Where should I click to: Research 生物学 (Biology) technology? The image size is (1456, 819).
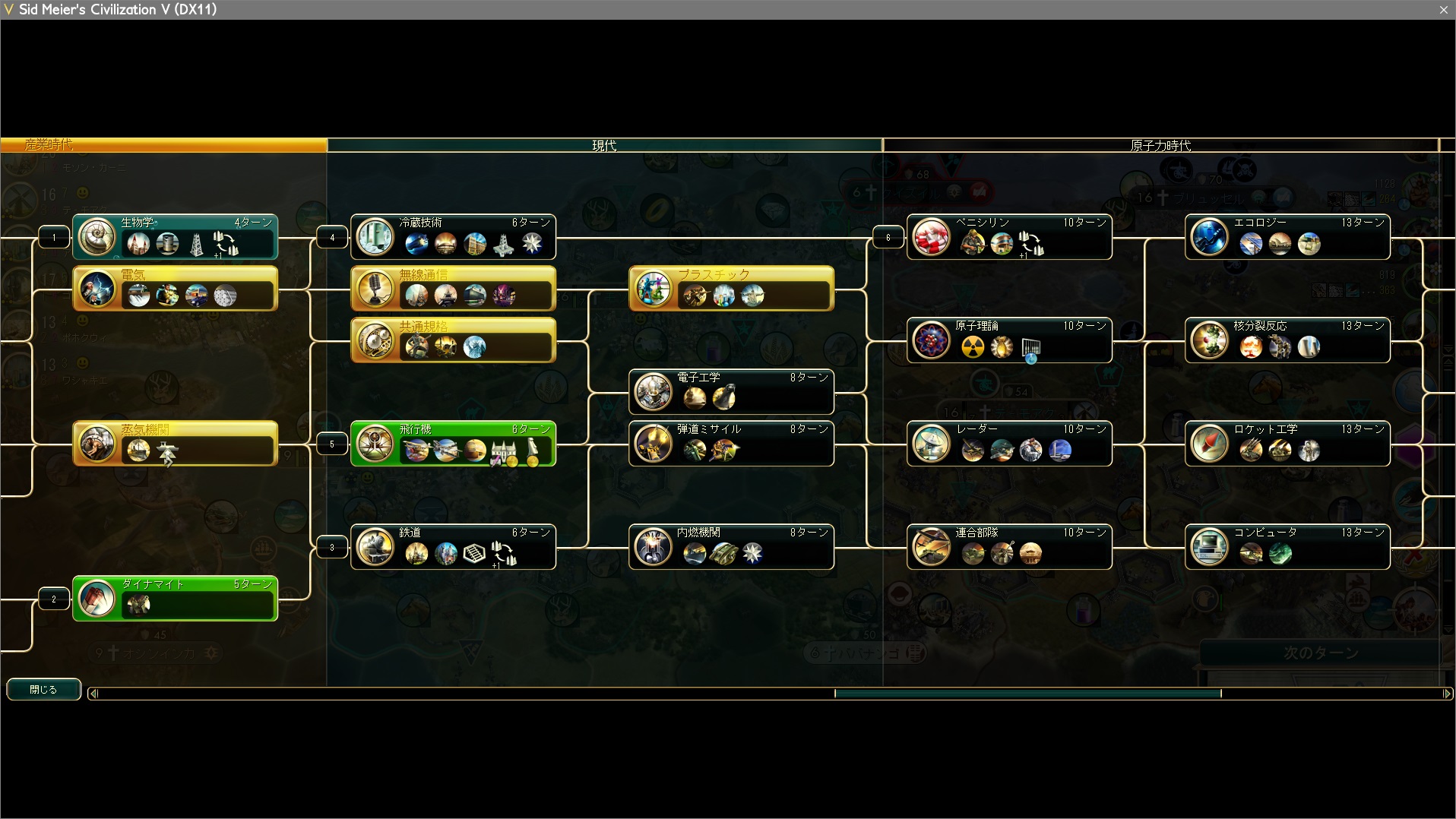176,236
